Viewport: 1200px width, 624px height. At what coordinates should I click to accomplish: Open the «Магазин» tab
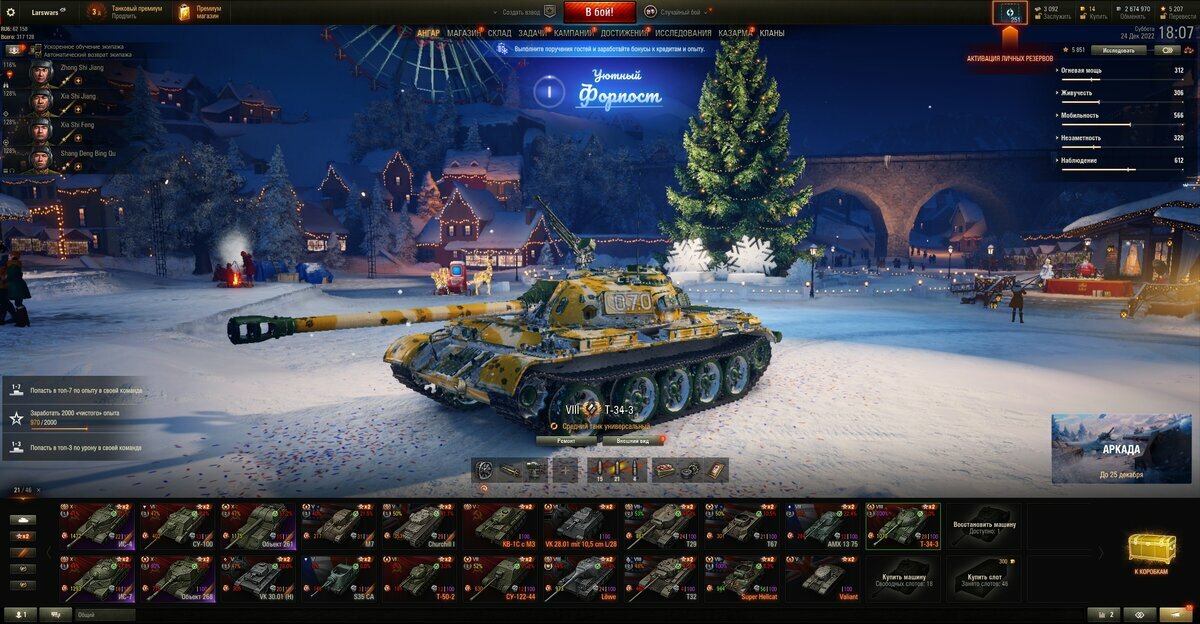[463, 33]
